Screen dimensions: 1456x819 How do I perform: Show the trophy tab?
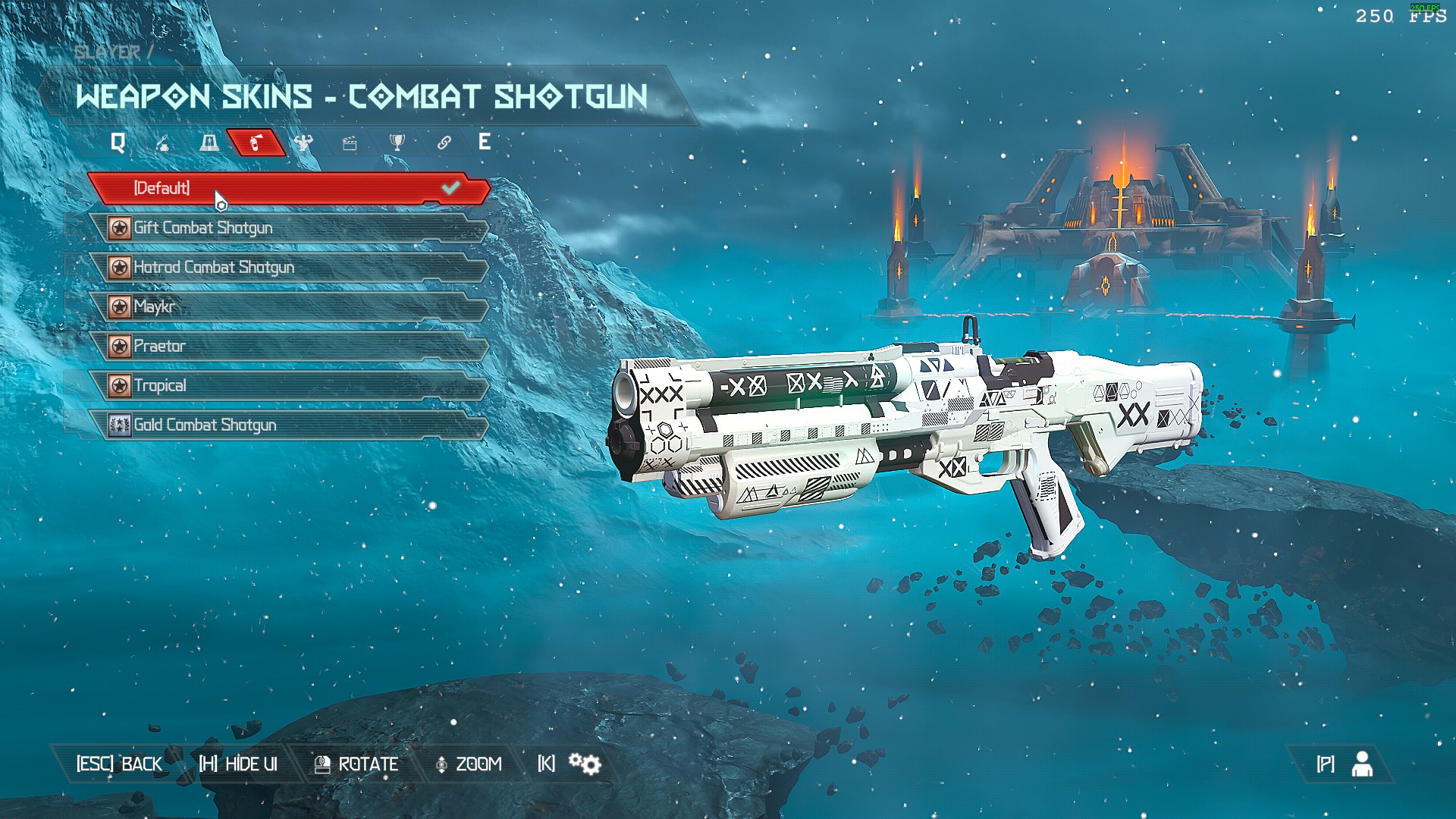397,143
